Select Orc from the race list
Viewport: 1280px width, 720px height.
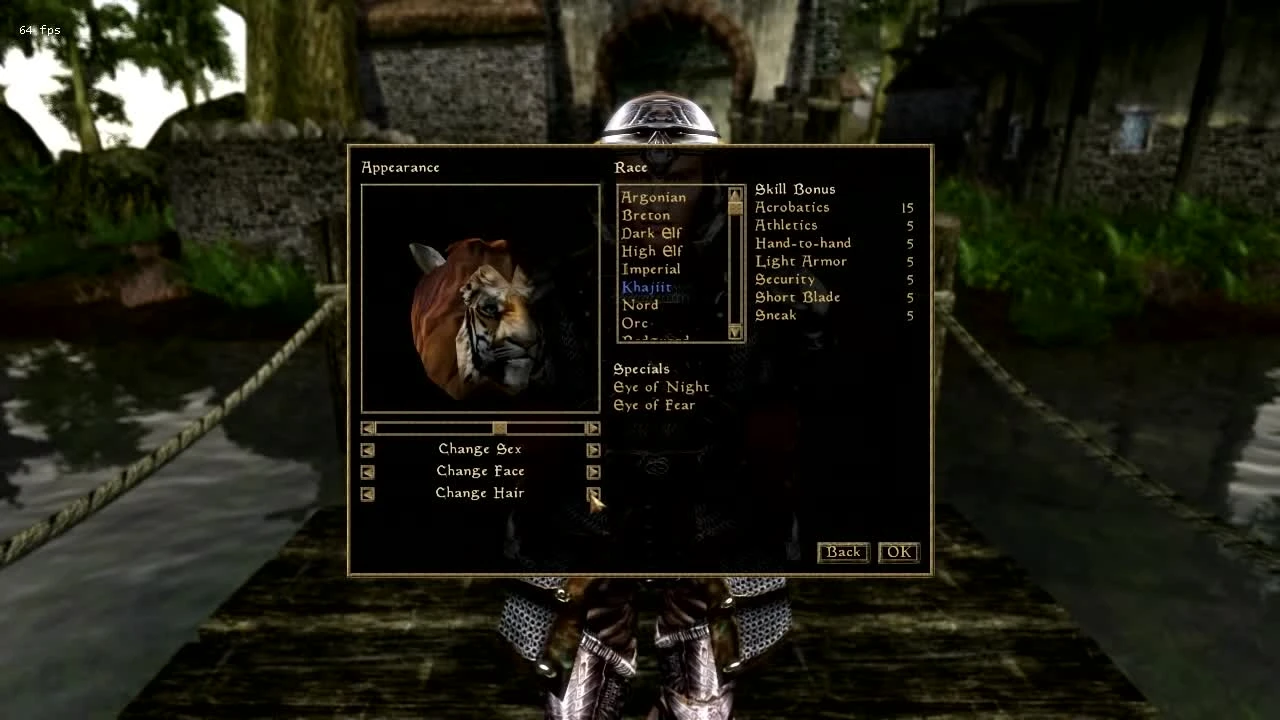[x=634, y=323]
